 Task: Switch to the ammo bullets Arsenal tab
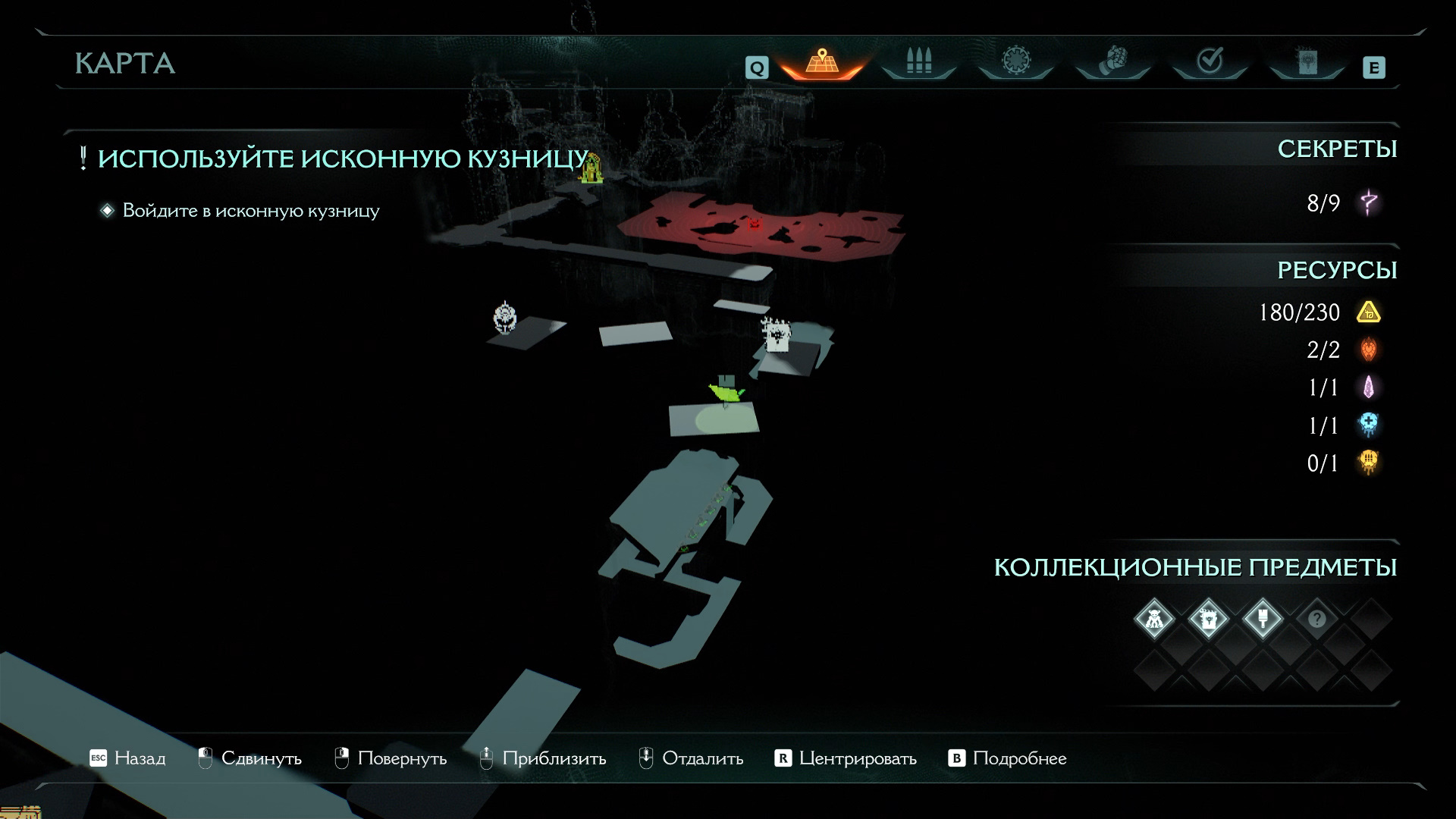click(x=918, y=62)
